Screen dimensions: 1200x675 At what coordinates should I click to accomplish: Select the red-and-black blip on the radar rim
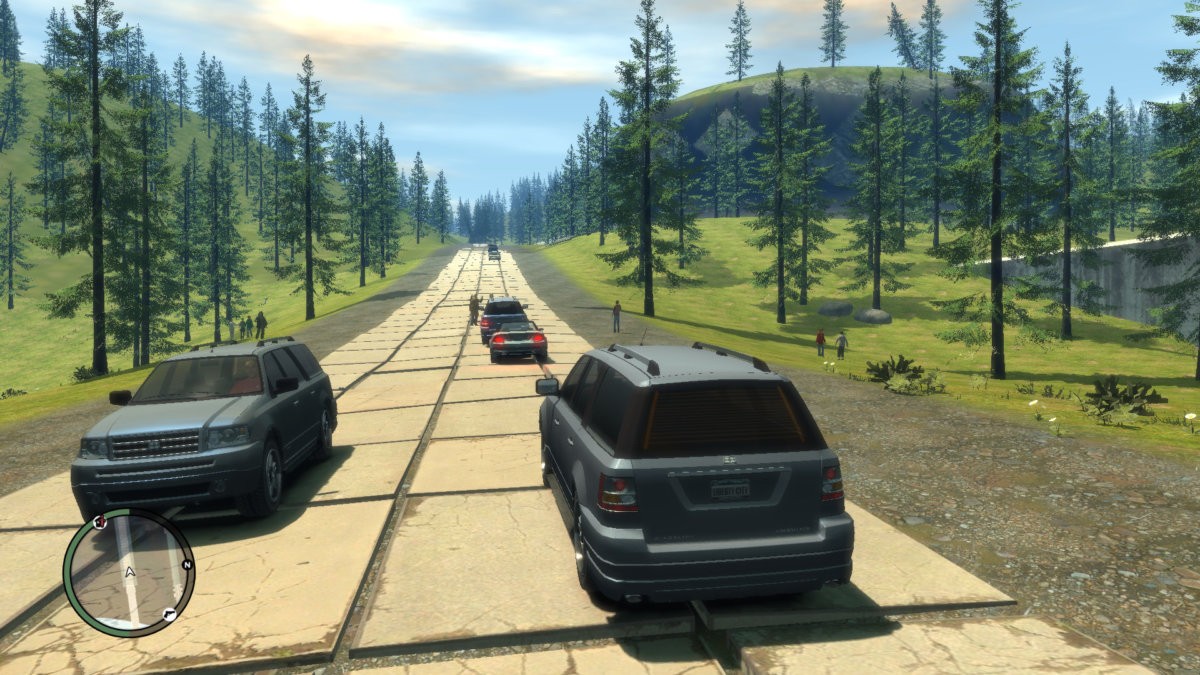point(99,522)
